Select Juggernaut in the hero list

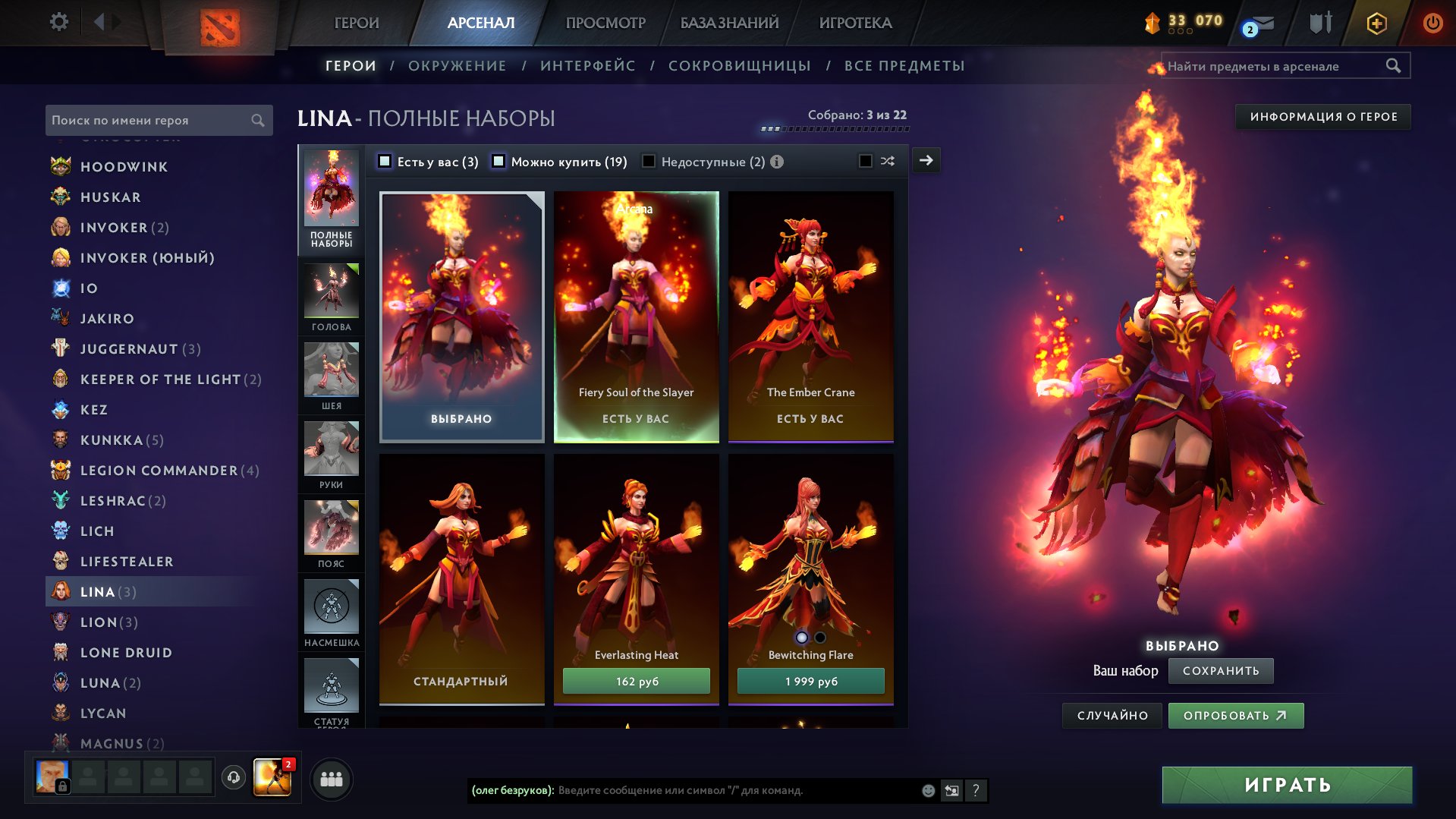click(x=129, y=349)
